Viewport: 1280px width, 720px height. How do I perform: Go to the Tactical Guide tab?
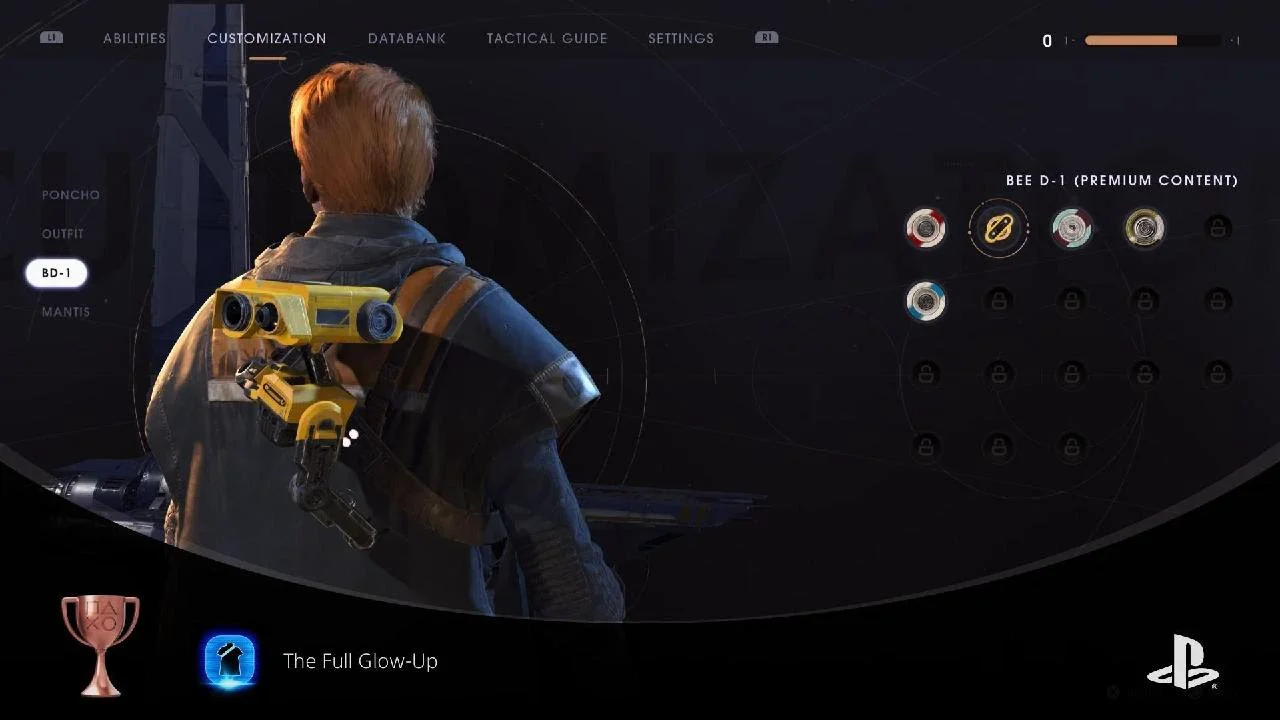pos(546,38)
